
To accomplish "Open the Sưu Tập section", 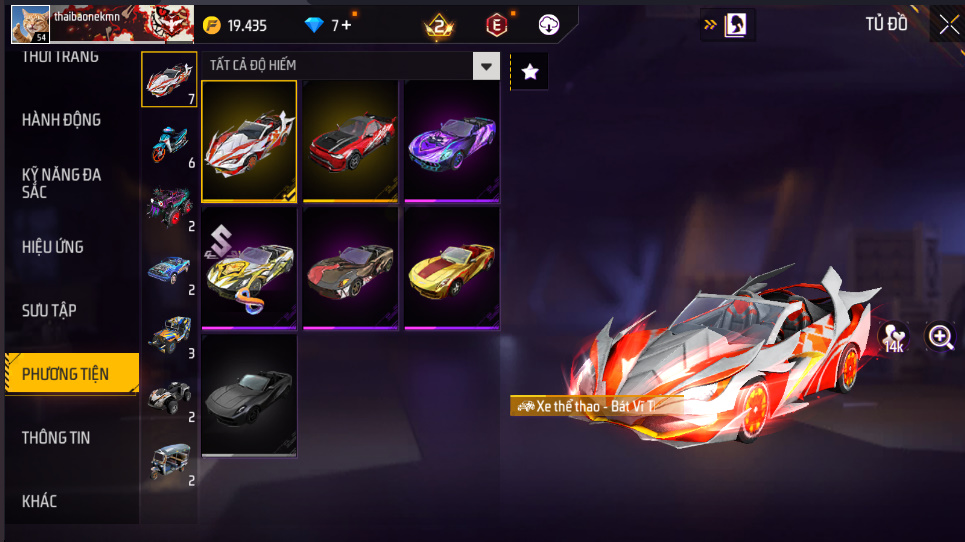I will (50, 311).
